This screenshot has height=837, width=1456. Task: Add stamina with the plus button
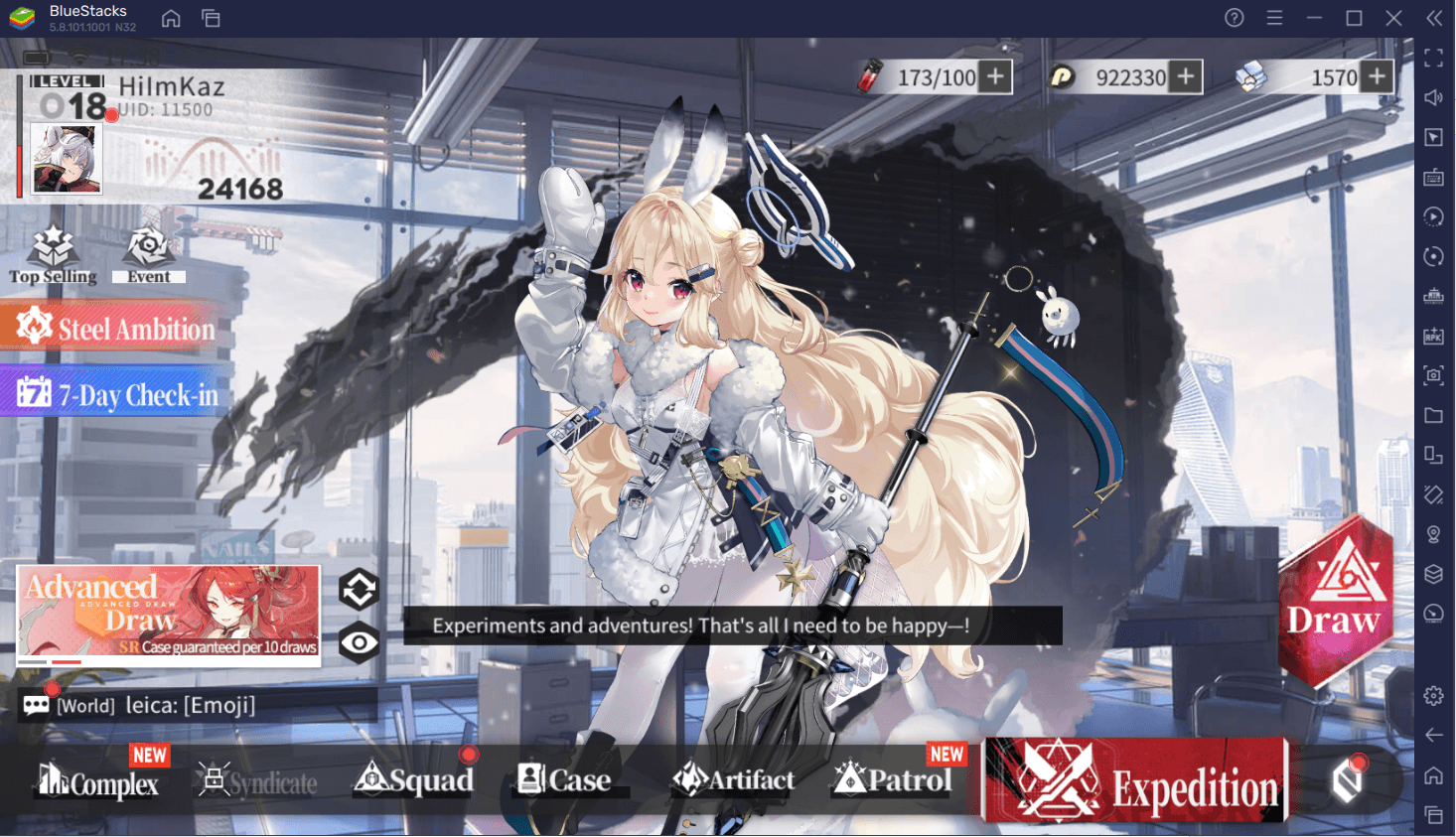[995, 76]
